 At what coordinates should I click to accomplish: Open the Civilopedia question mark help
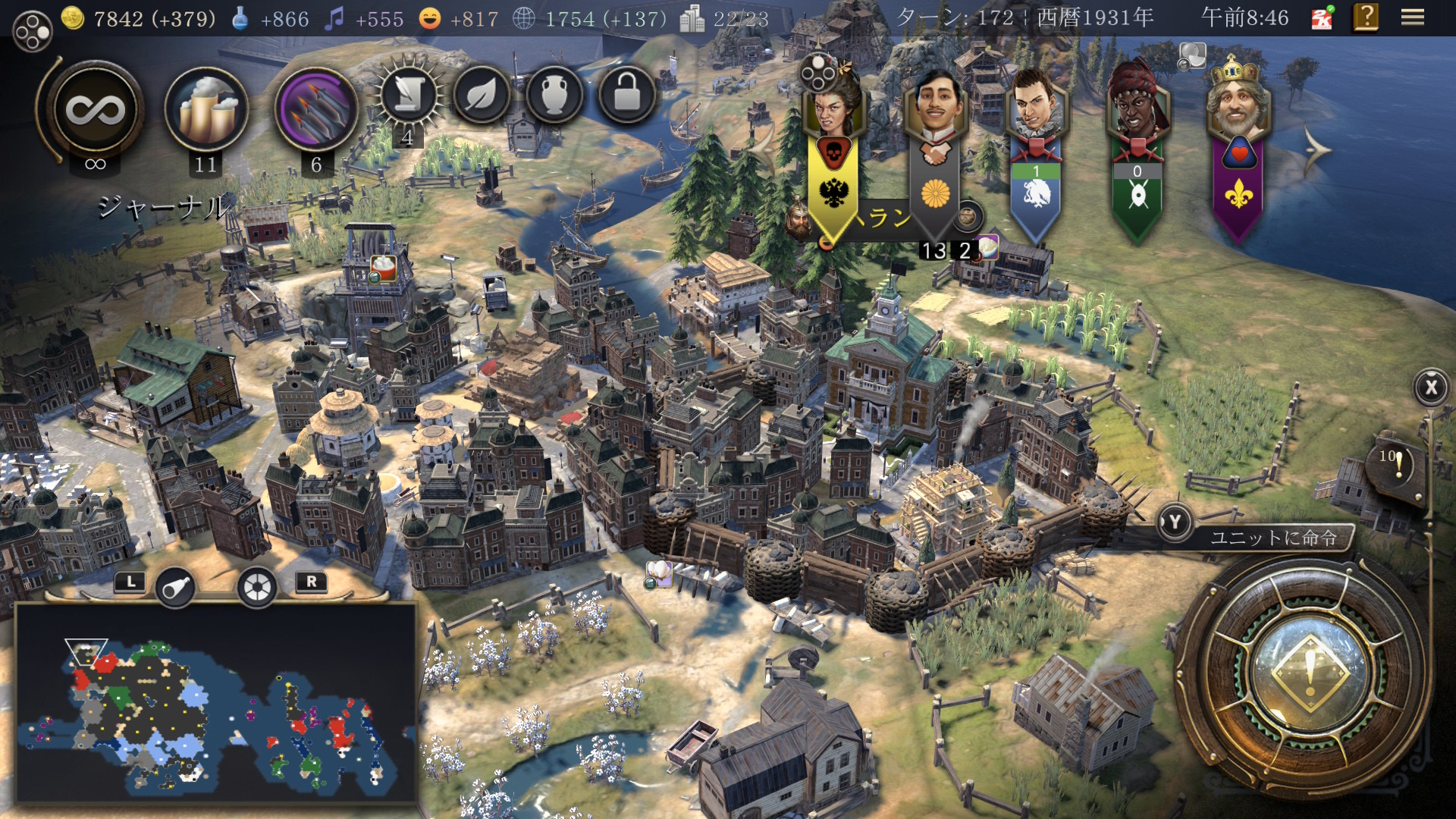[1366, 17]
